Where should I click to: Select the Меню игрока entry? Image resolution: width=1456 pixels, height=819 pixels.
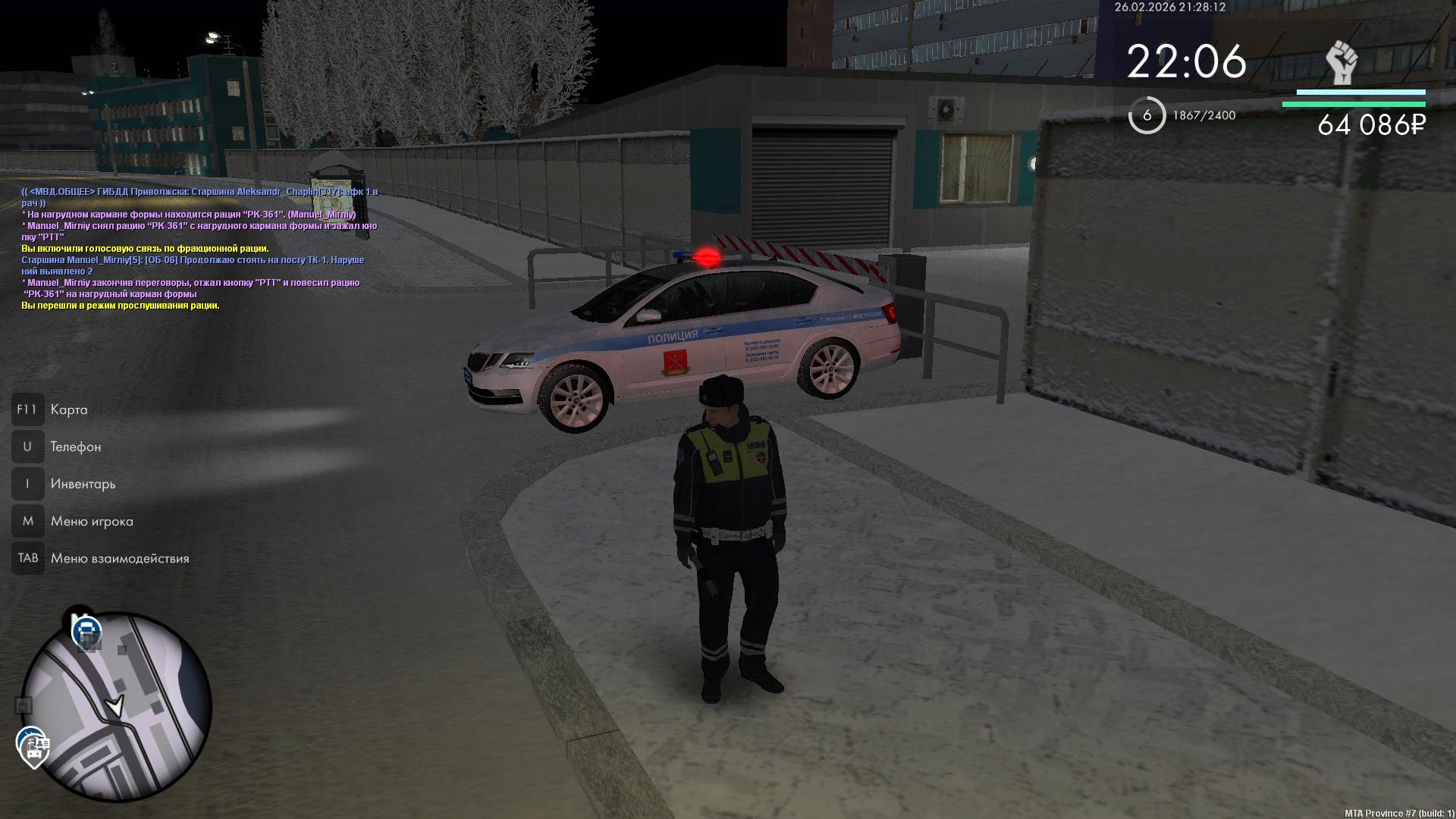(91, 522)
